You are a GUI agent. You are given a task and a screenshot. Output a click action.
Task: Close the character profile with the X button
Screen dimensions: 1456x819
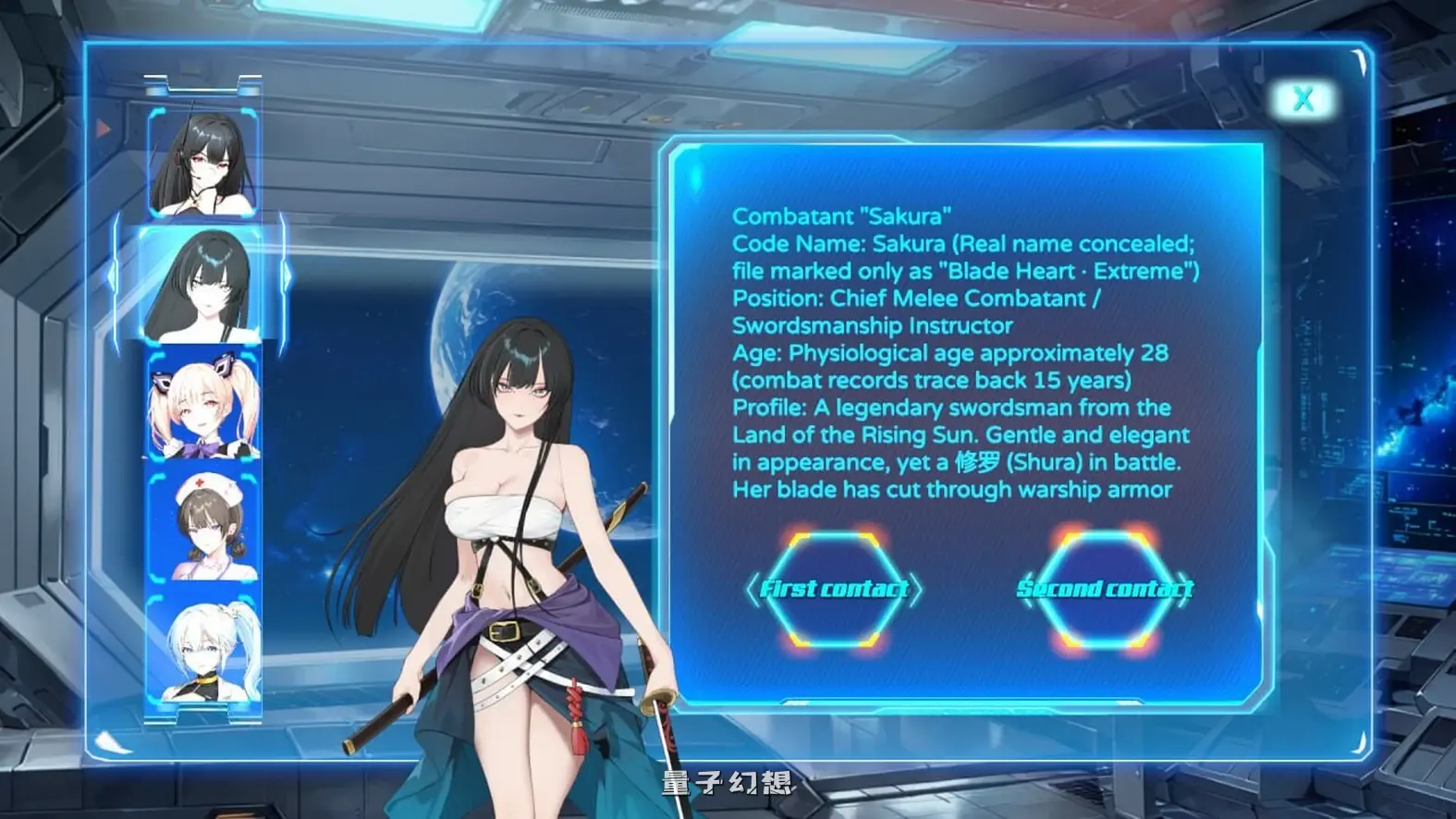1304,98
